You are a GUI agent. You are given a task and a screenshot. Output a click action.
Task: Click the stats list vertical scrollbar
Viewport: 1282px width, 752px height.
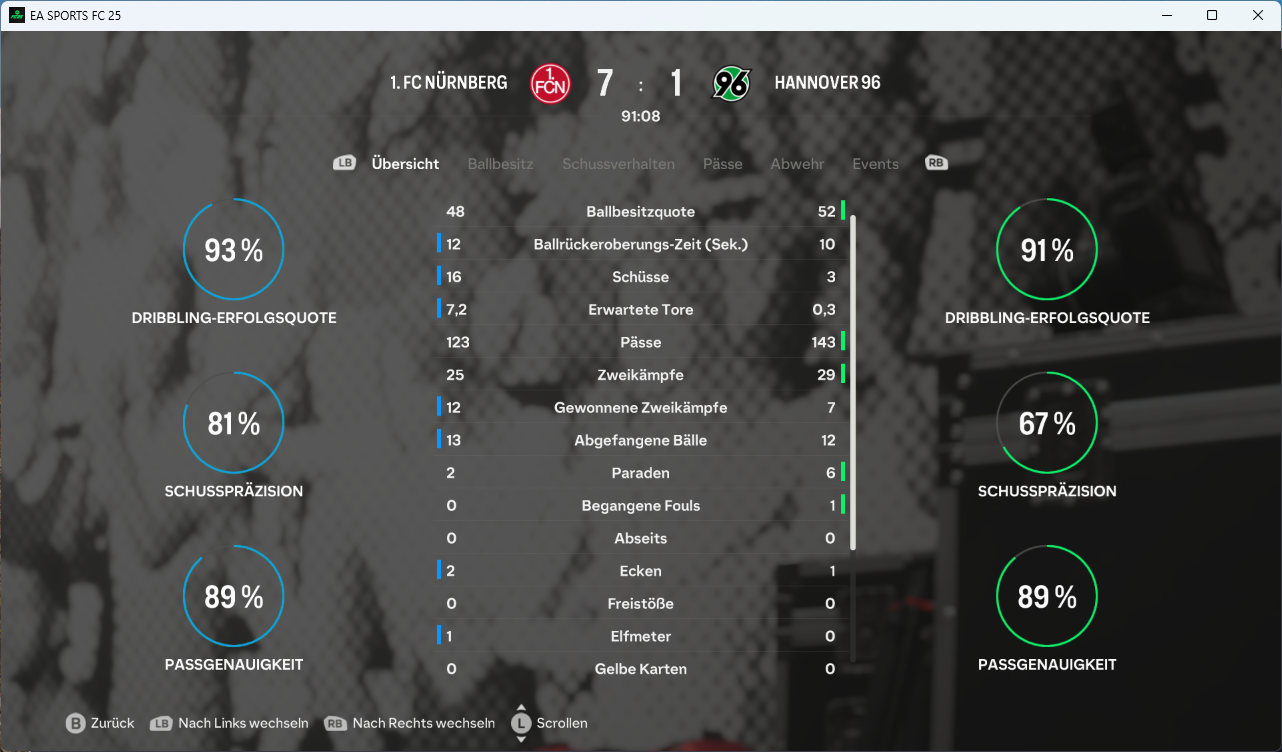[853, 380]
